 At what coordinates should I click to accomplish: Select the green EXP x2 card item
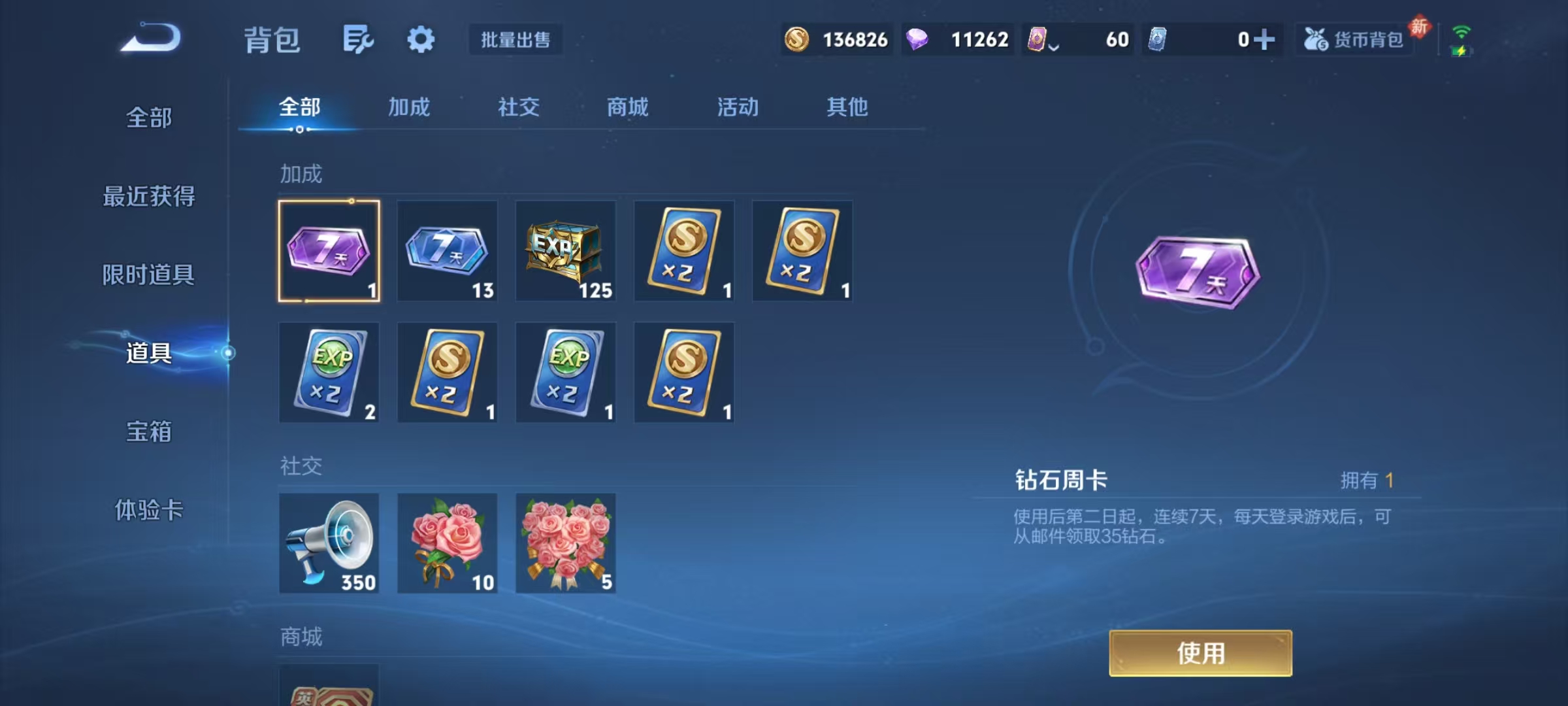coord(329,373)
